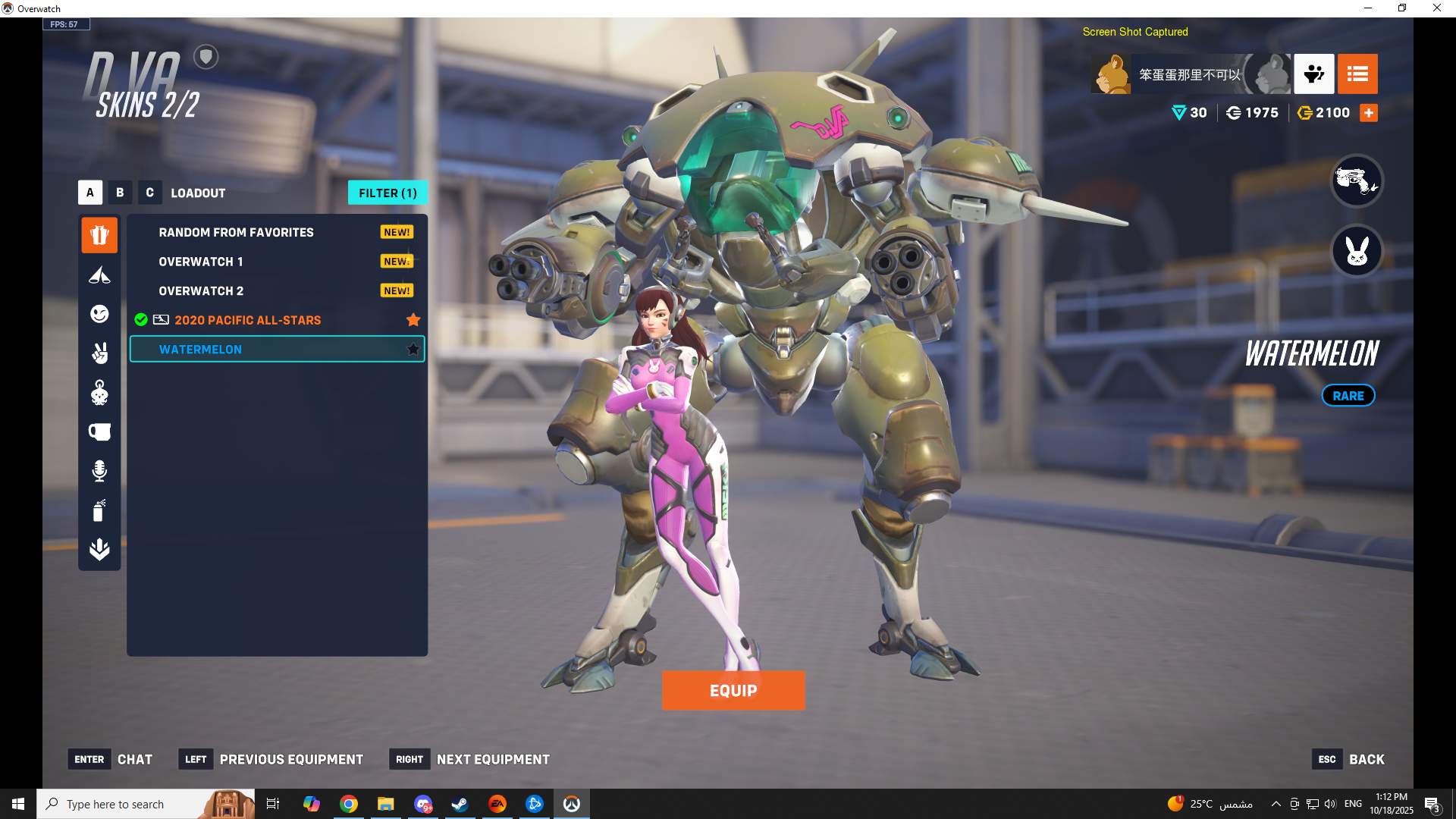Open the orange list menu button

1357,74
